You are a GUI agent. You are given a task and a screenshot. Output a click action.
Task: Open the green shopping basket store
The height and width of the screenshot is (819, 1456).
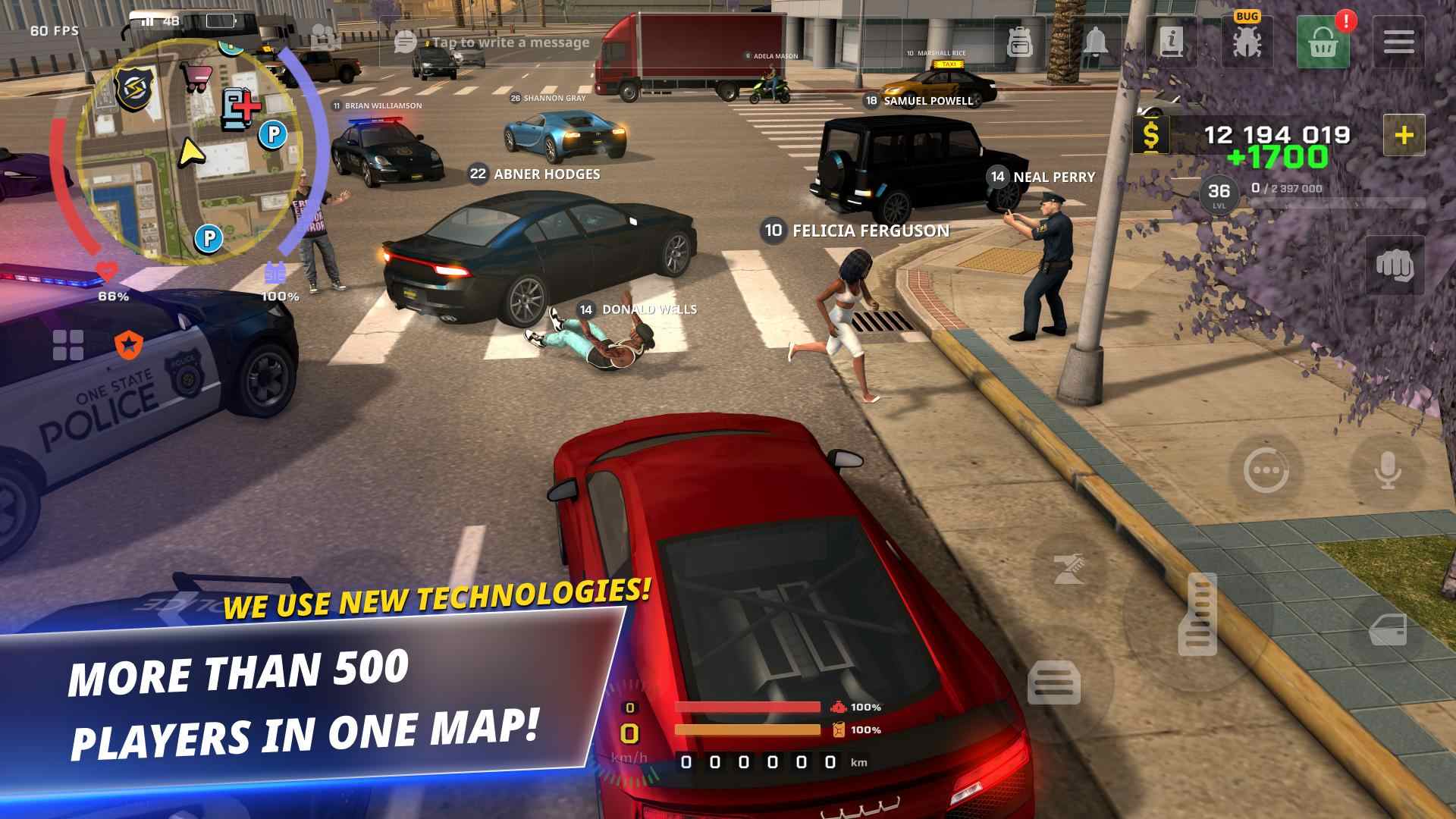pyautogui.click(x=1323, y=41)
